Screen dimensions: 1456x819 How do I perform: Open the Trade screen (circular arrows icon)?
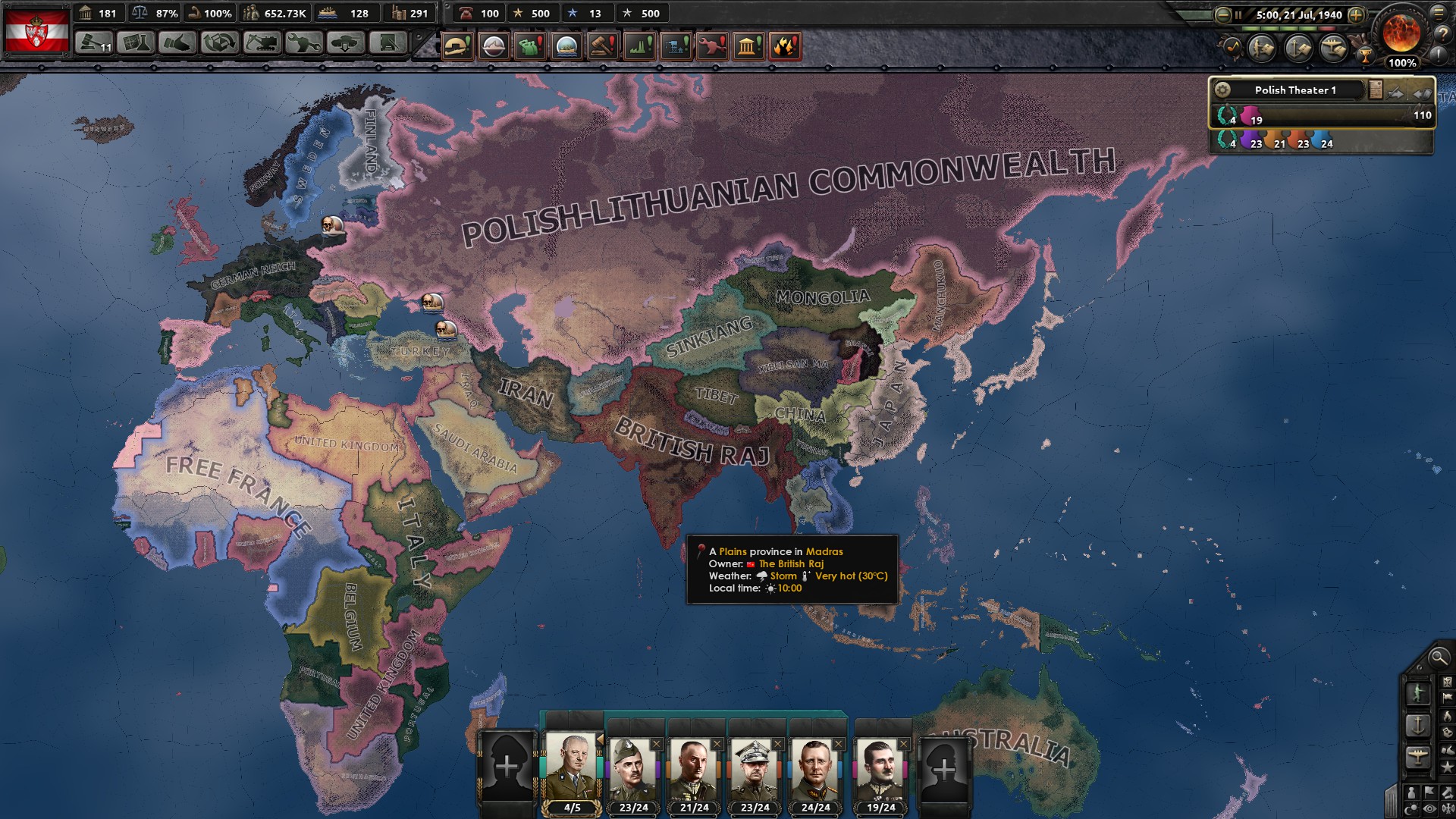click(219, 43)
